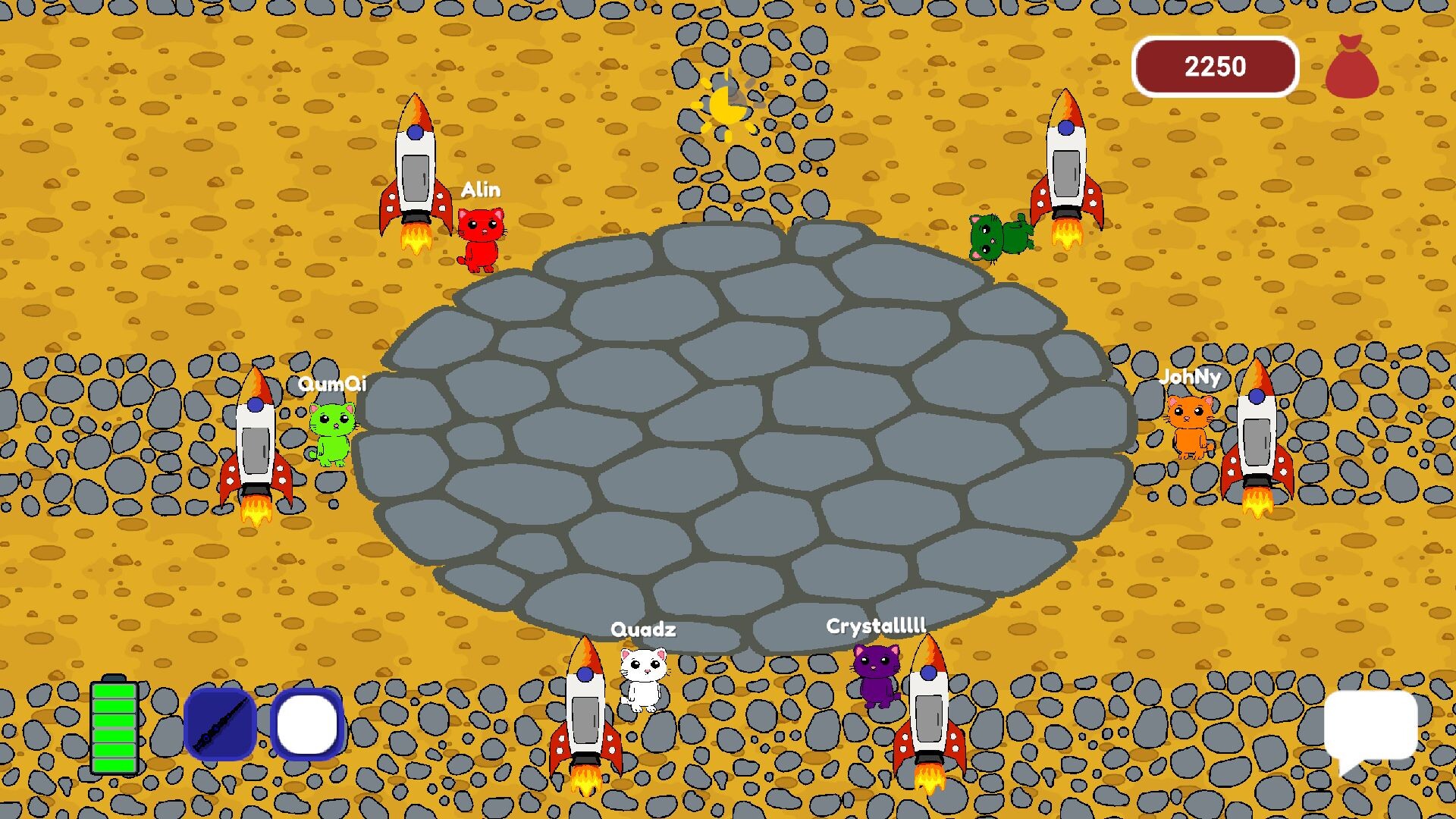This screenshot has height=819, width=1456.
Task: Select the black rifle weapon slot
Action: 220,724
